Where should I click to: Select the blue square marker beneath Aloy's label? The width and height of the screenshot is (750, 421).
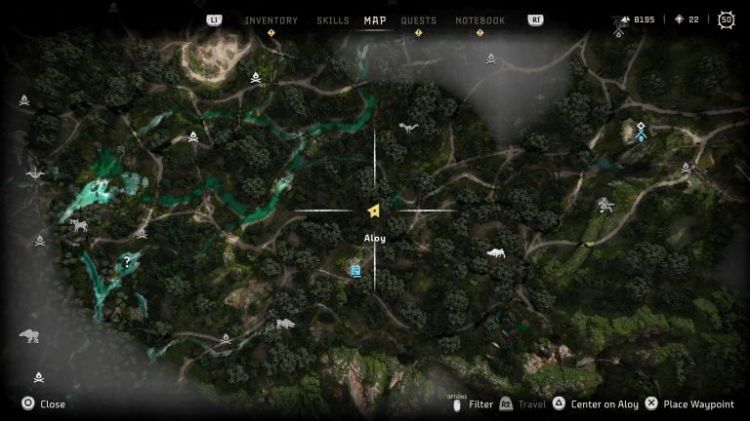coord(356,270)
